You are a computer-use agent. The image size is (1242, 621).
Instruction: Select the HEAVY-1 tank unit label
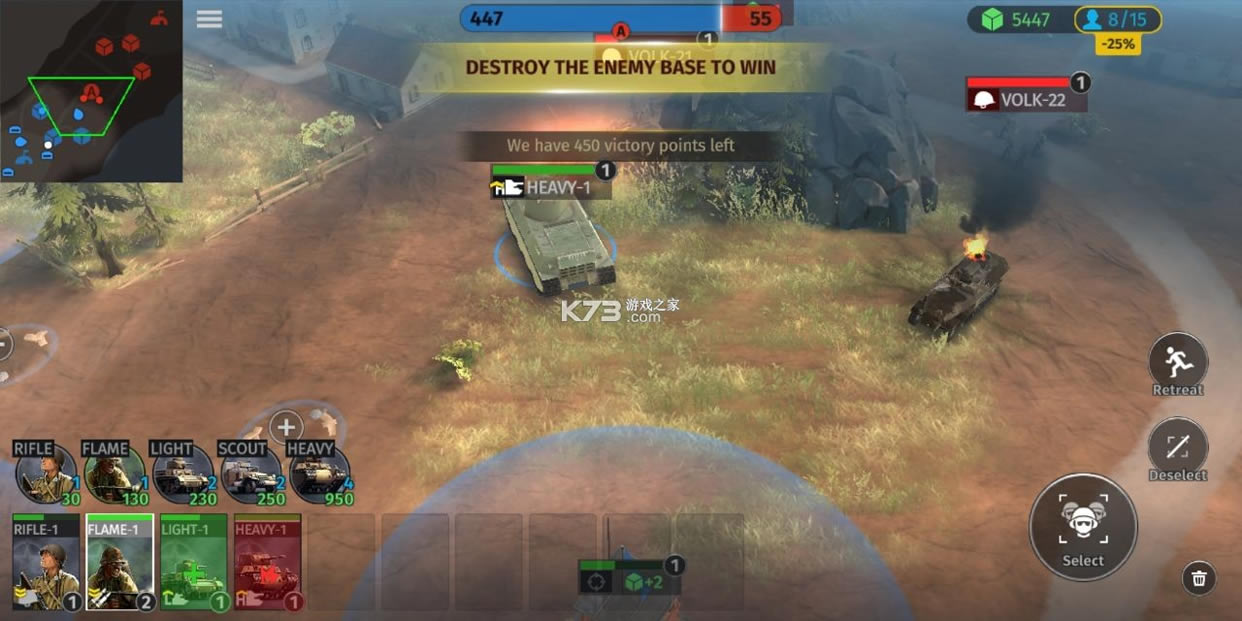(x=550, y=187)
